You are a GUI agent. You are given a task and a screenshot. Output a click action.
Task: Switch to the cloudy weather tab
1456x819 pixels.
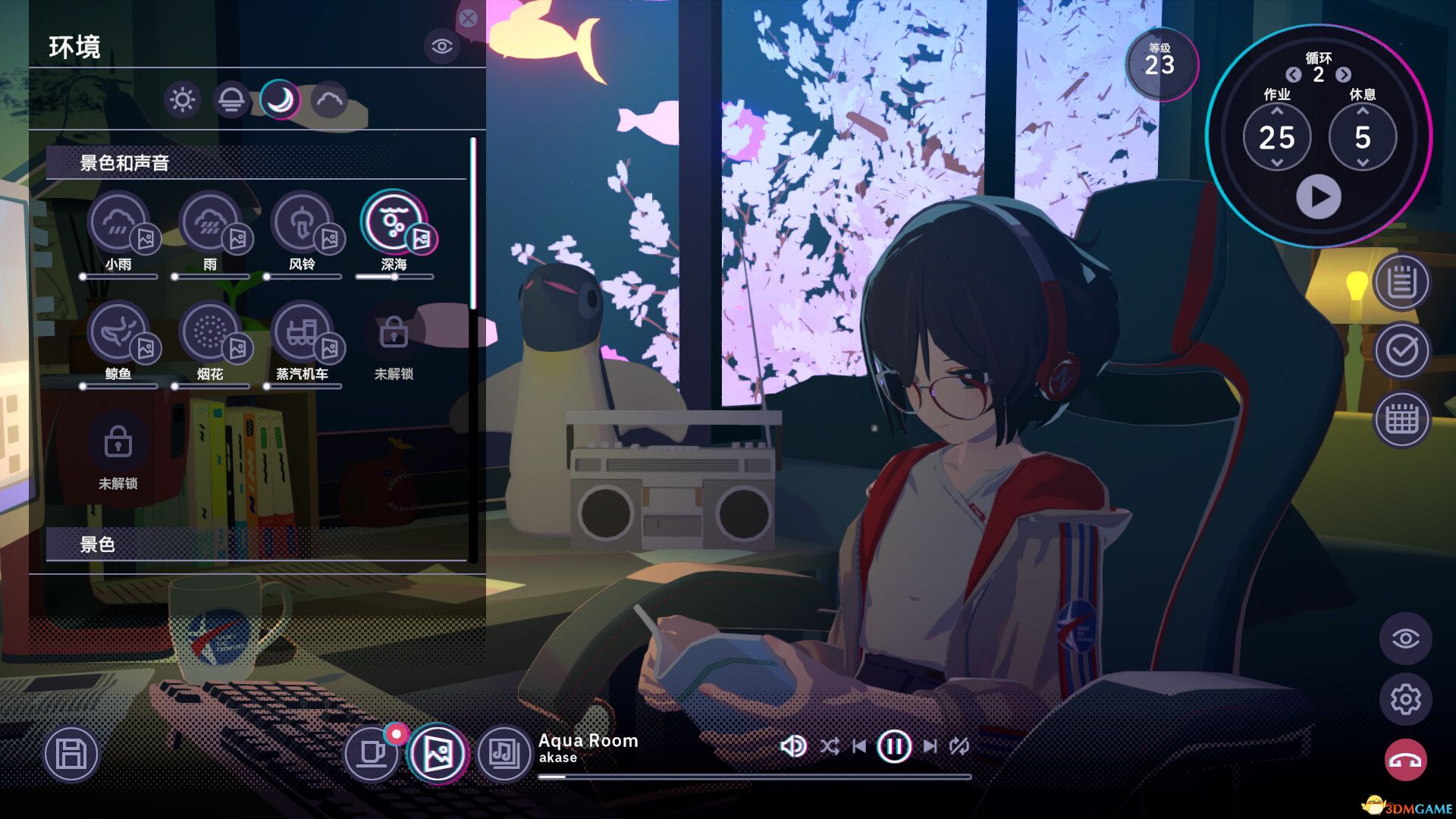pyautogui.click(x=329, y=98)
